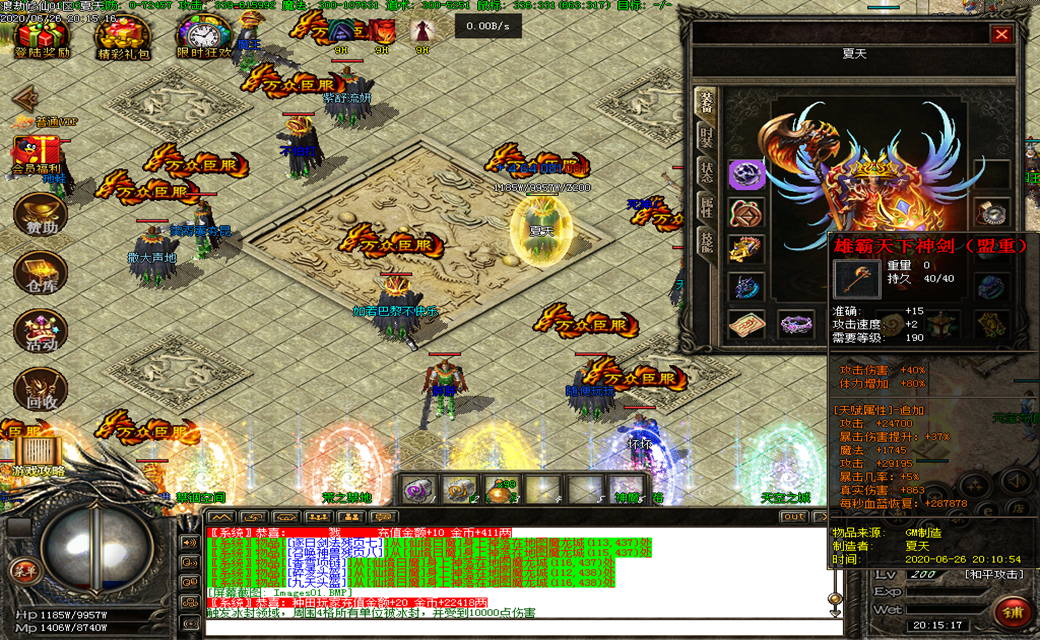
Task: Switch to the 时装 fashion tab
Action: click(706, 137)
